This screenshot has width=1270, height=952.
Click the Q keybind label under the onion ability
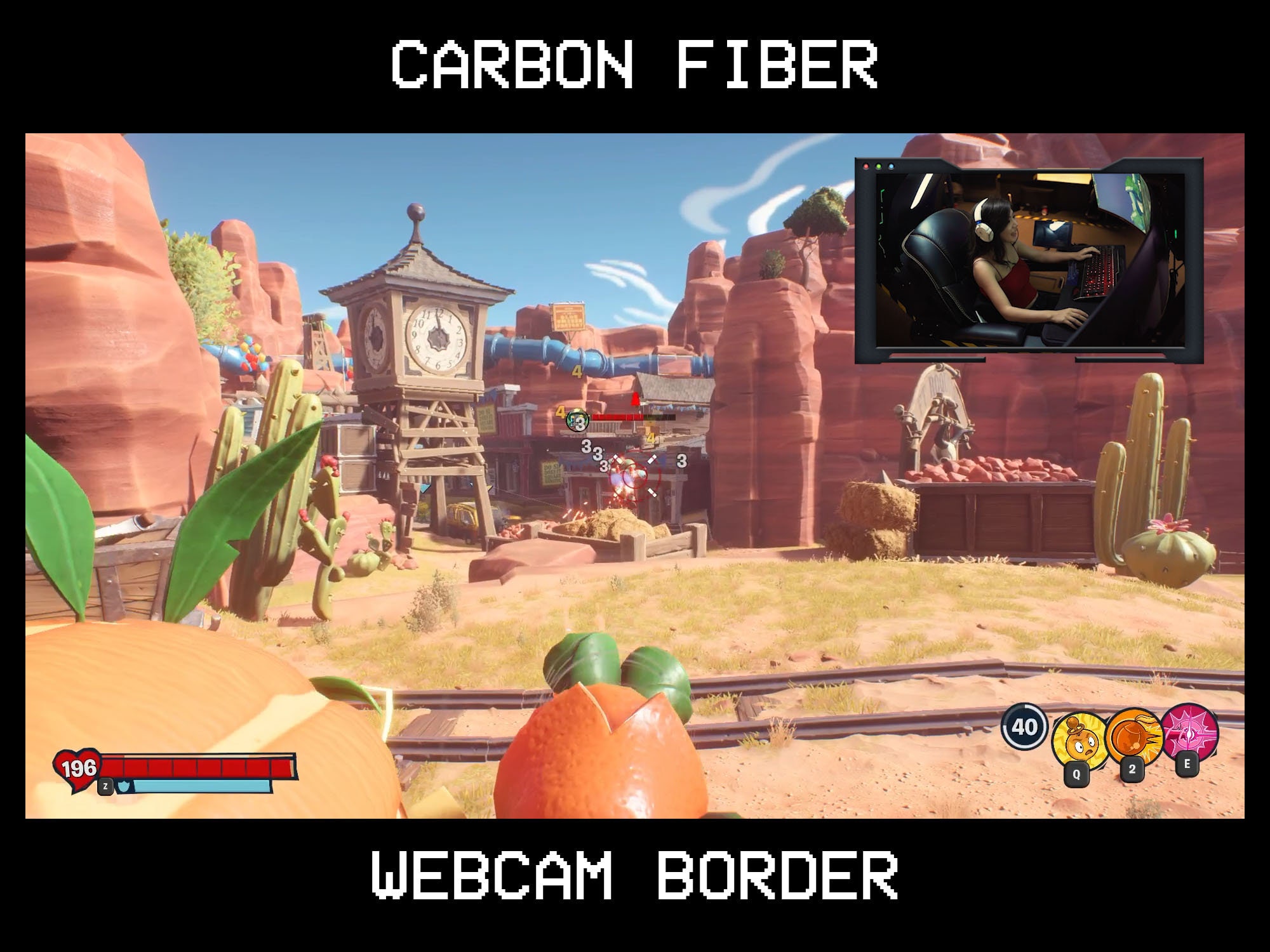1077,773
